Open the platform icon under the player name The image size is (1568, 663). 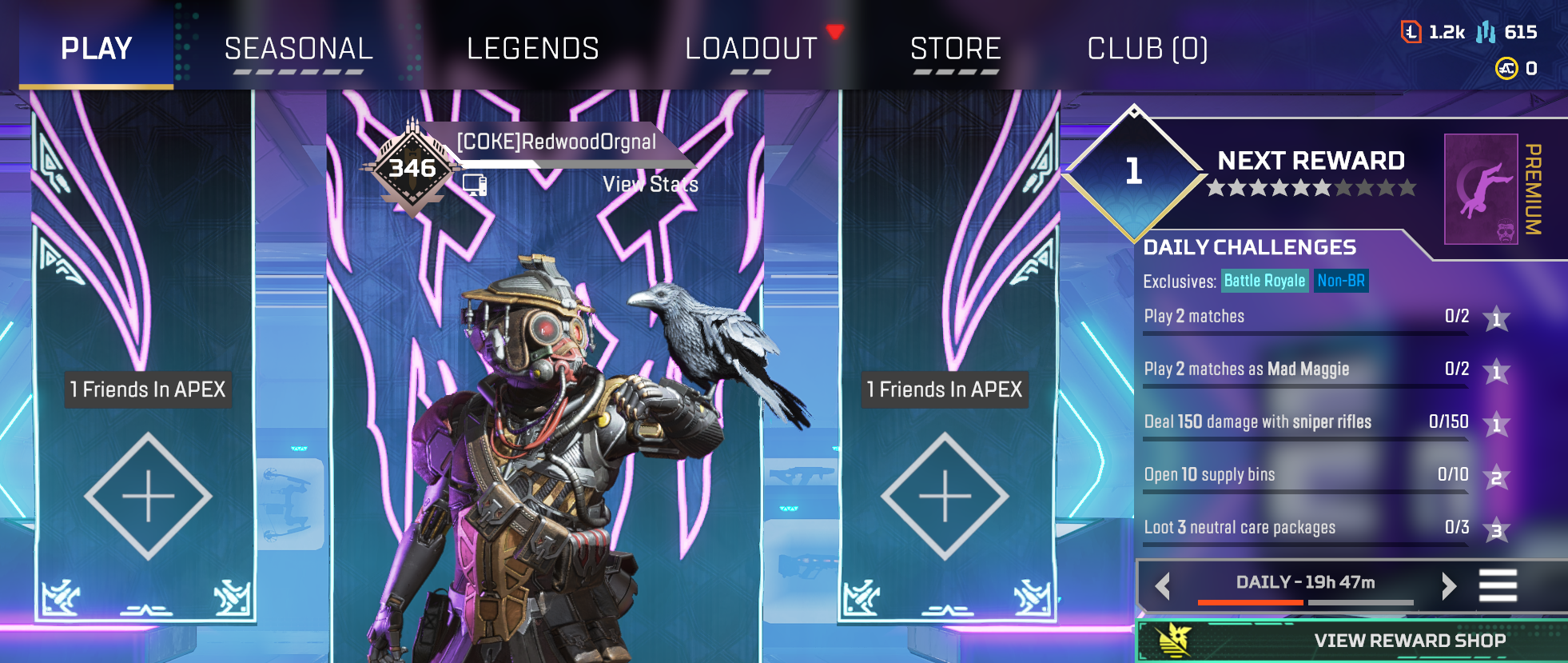[x=476, y=186]
